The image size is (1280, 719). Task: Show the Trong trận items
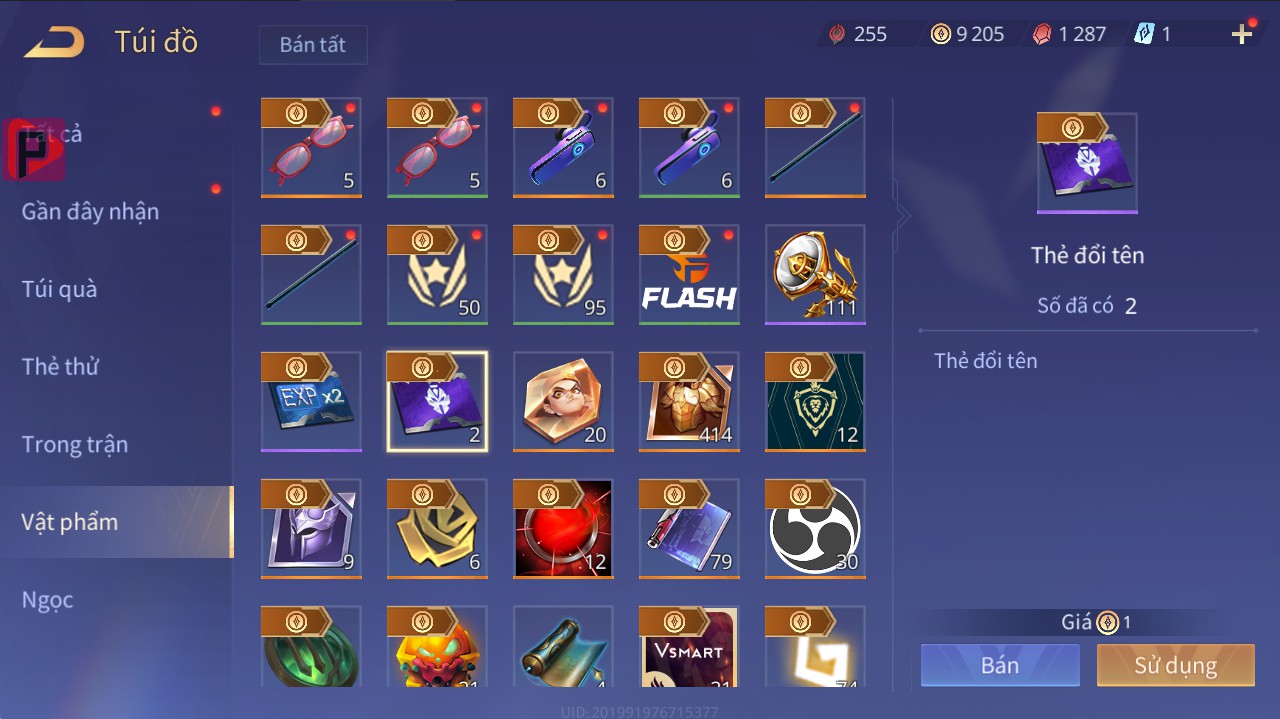pos(75,444)
